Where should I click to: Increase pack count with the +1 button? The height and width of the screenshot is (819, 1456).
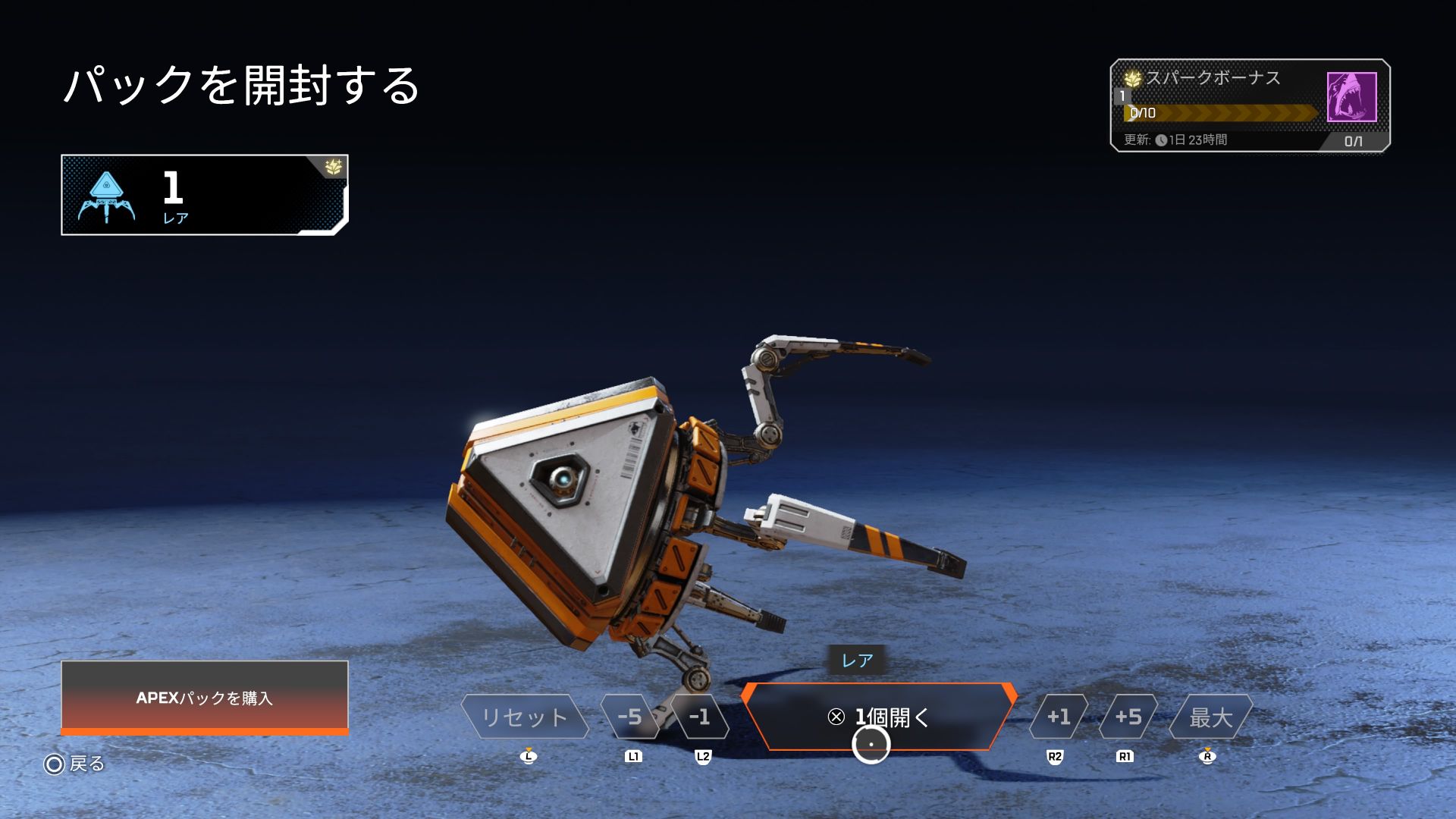(1058, 717)
